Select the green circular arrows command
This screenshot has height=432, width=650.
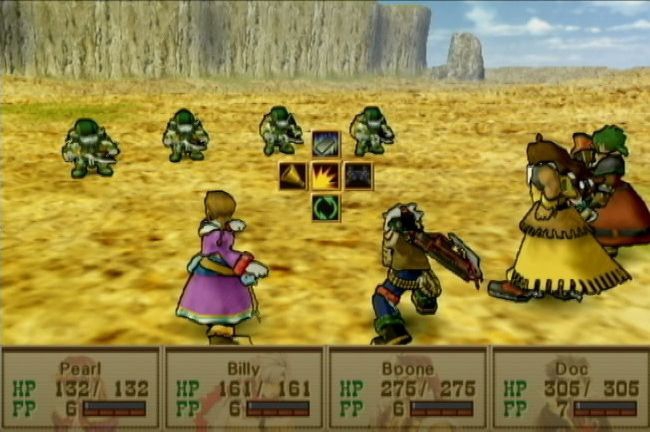[325, 208]
